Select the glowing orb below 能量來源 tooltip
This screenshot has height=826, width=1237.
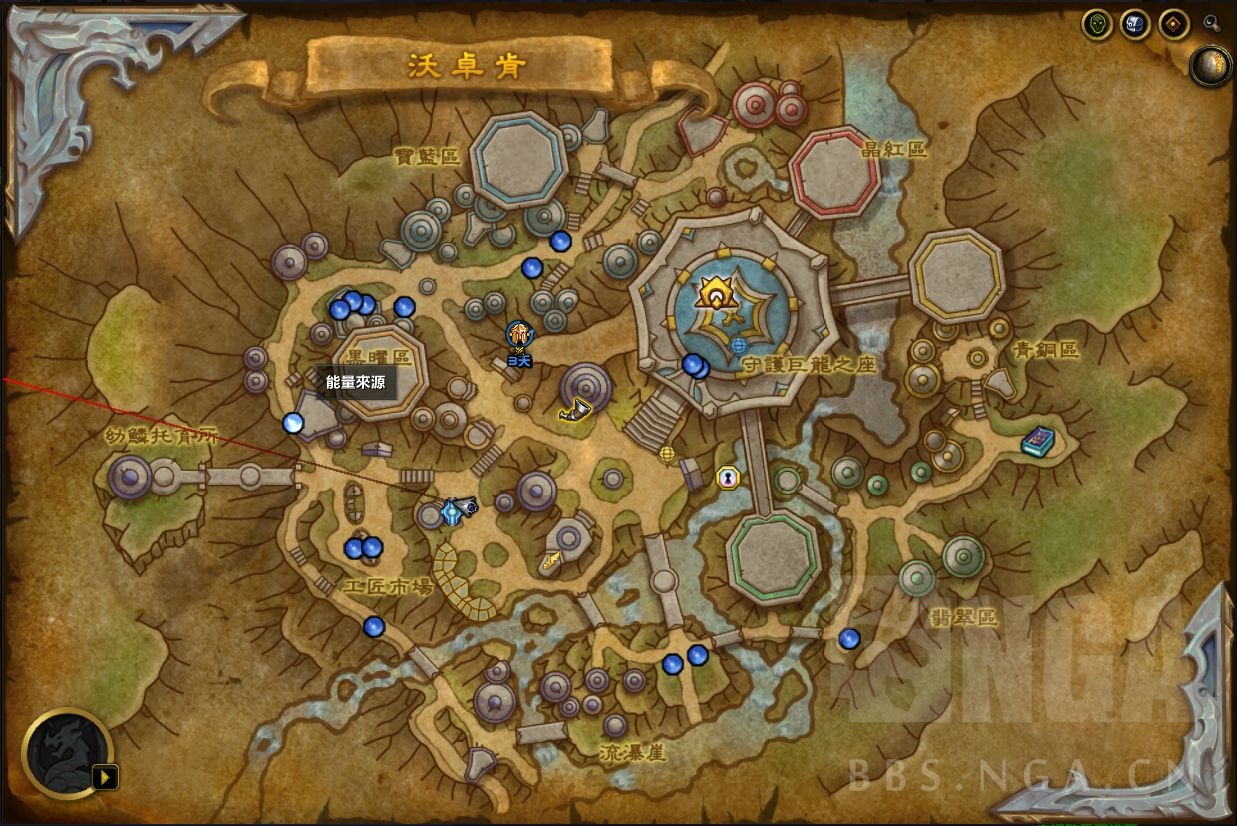coord(293,423)
